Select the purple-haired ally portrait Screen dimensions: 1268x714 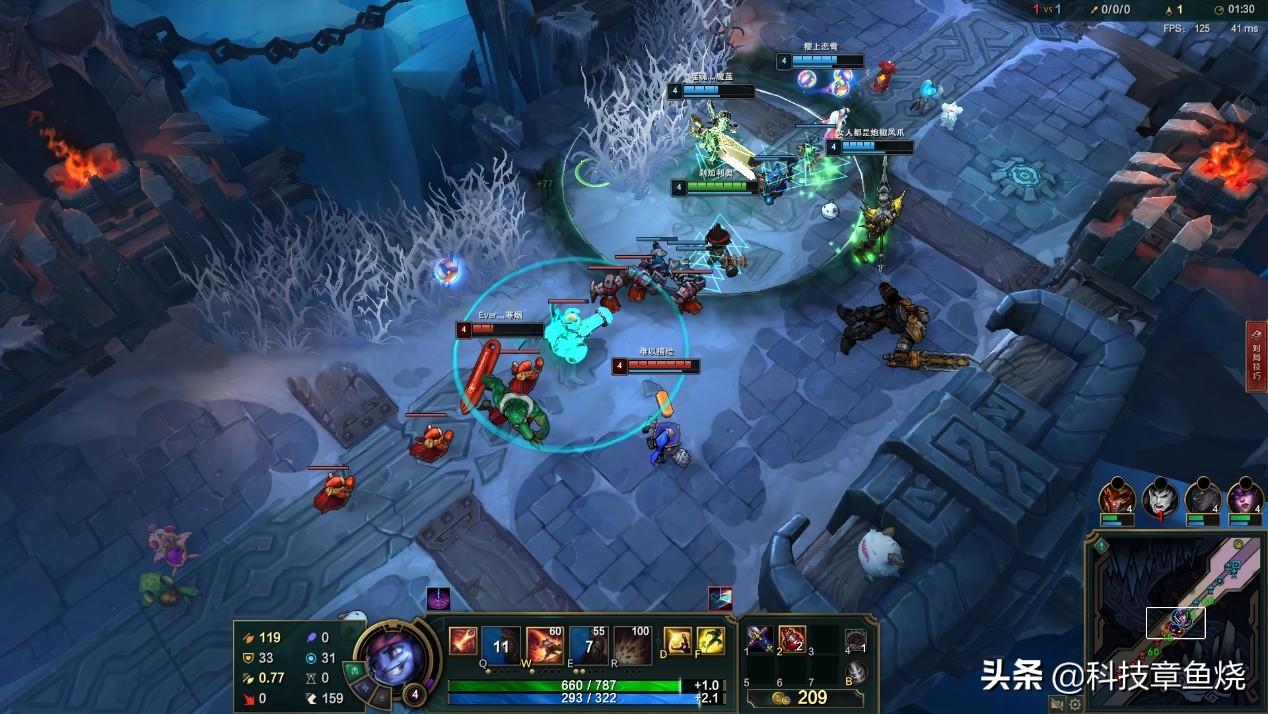coord(1244,497)
